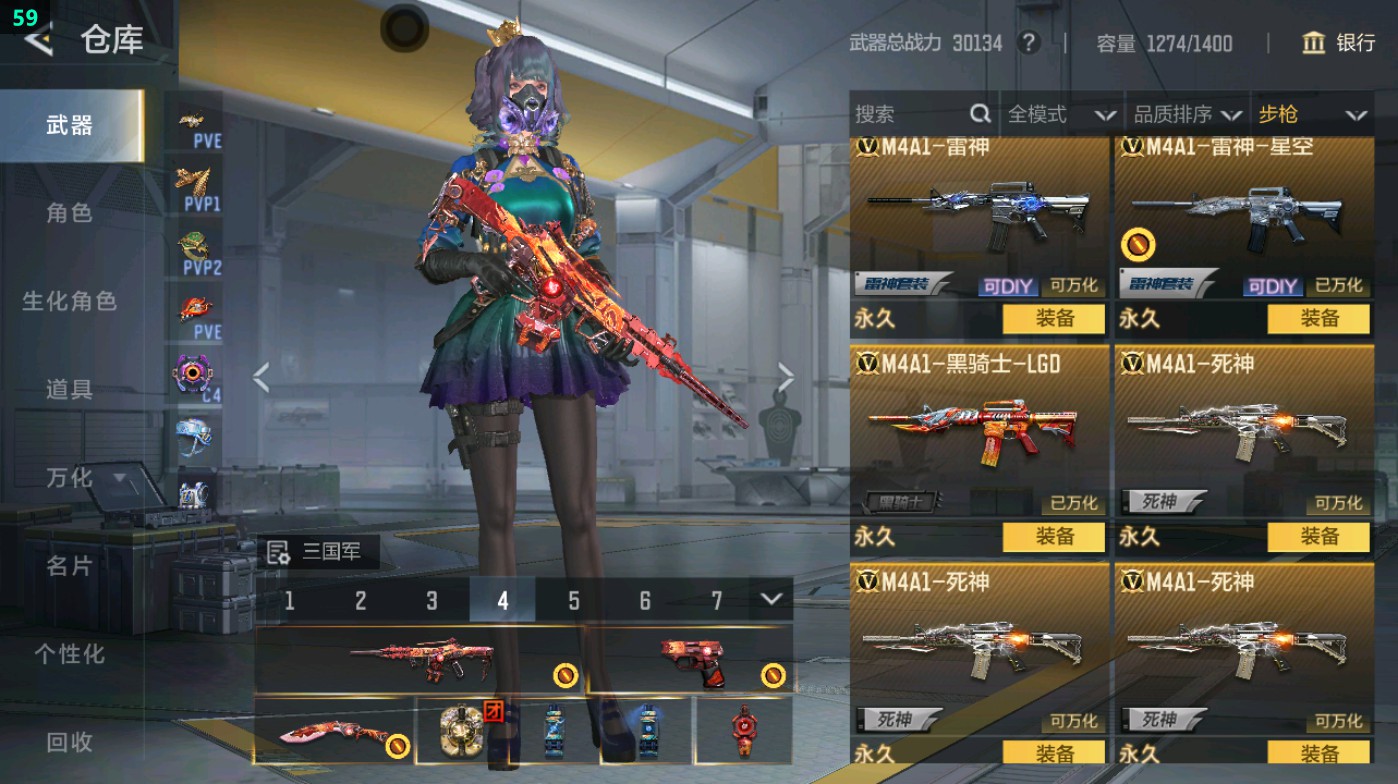1398x784 pixels.
Task: Open the 全模式 mode filter dropdown
Action: 1060,115
